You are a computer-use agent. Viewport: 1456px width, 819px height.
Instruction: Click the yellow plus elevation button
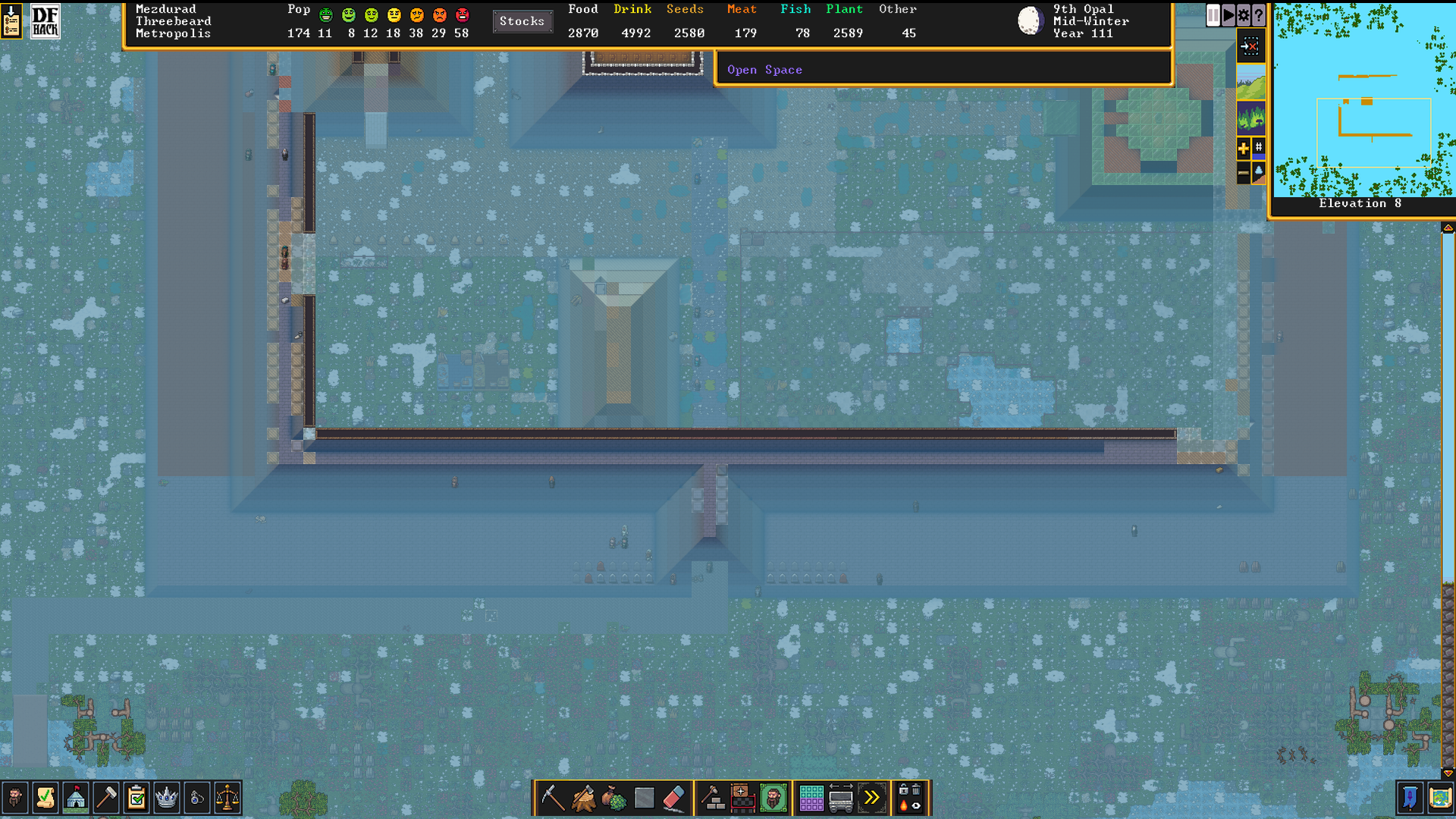1243,149
